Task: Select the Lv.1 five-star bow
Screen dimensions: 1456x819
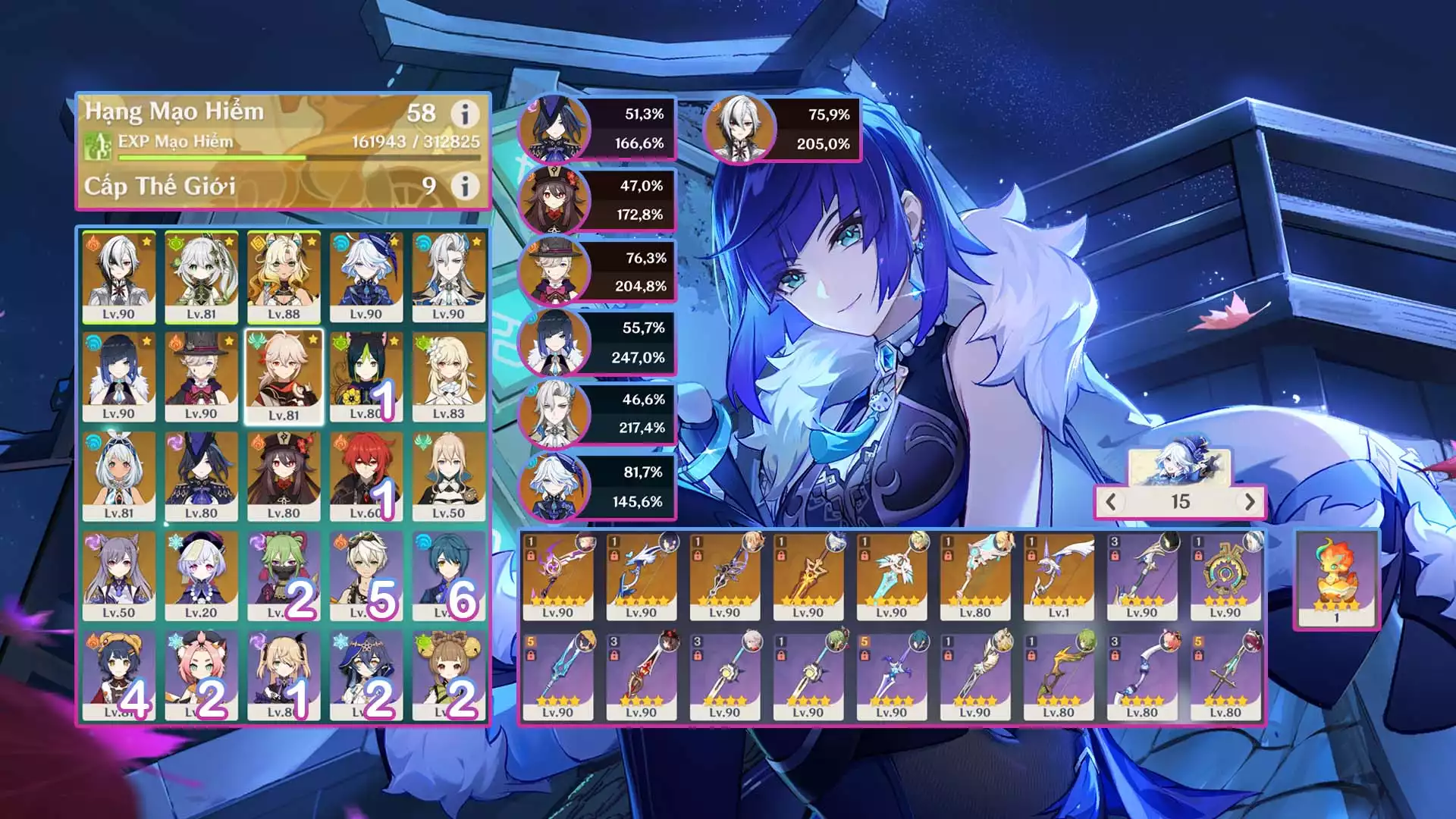Action: (x=1058, y=576)
